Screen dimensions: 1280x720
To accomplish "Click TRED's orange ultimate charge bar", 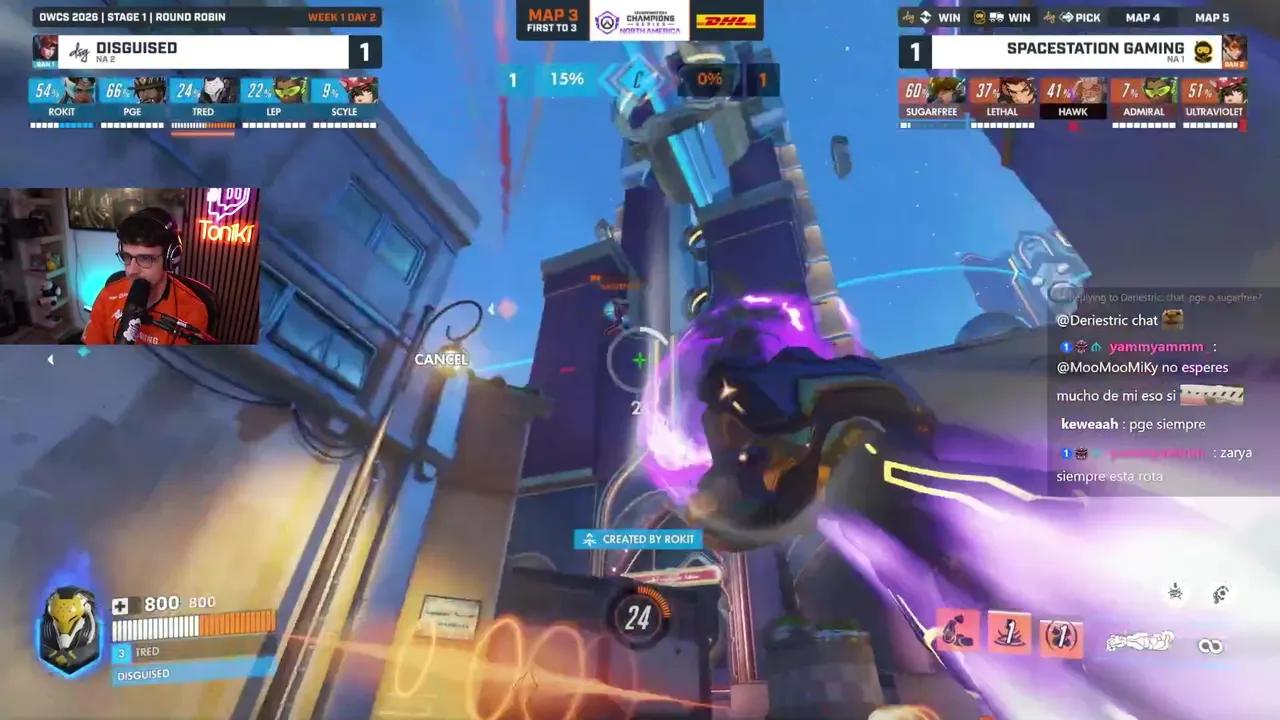I will (x=203, y=126).
